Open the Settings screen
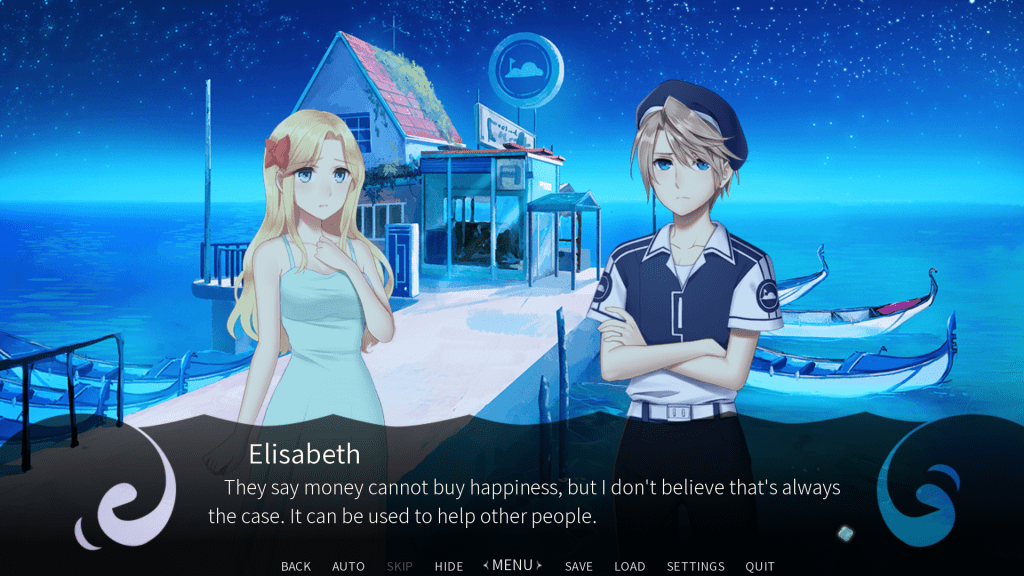 (x=695, y=566)
